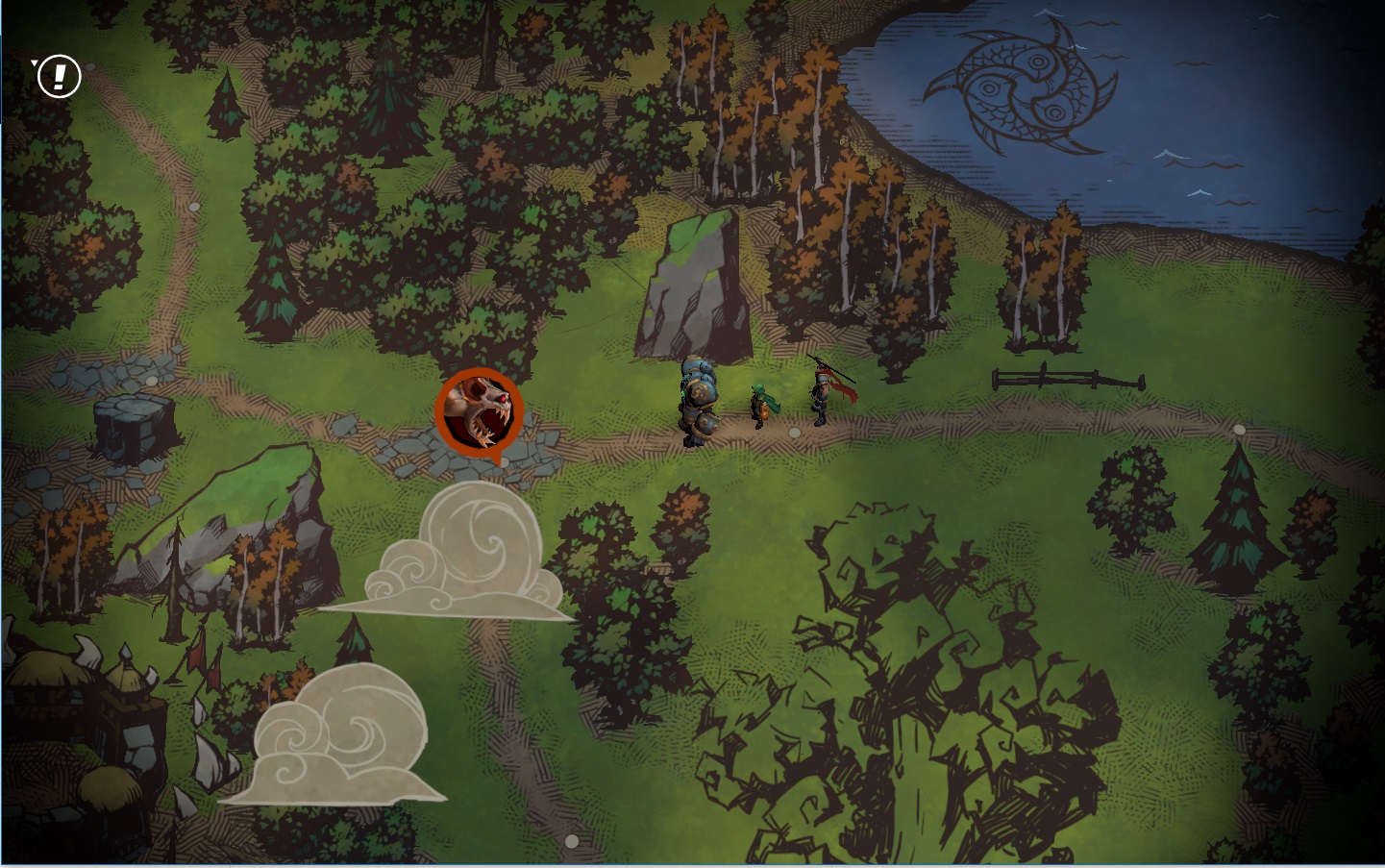
Task: Open the exclamation mark alert icon
Action: [59, 76]
